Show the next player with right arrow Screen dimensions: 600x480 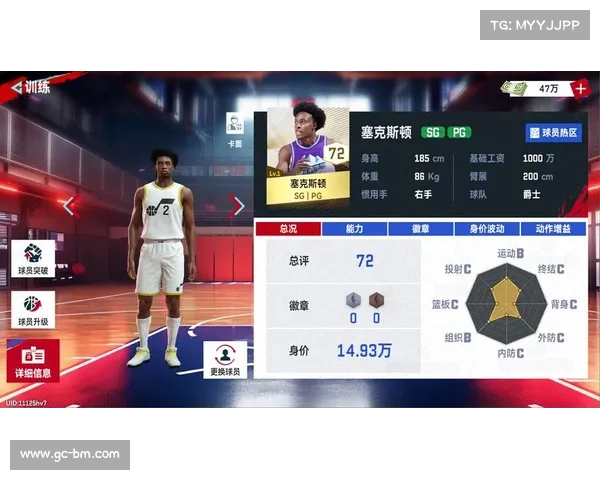point(237,207)
